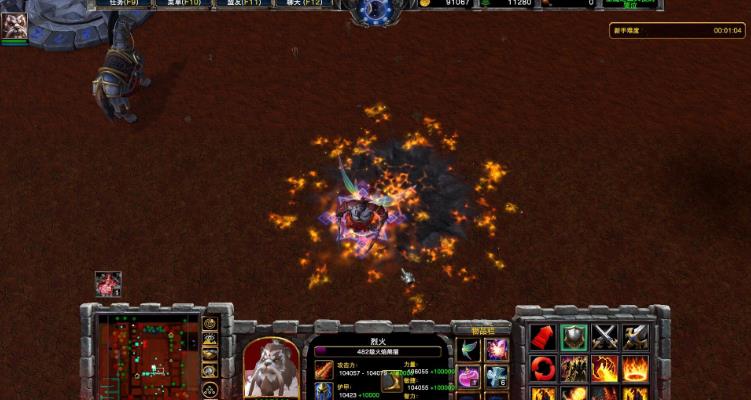This screenshot has height=400, width=751.
Task: Select the purple burst item slot
Action: (497, 349)
